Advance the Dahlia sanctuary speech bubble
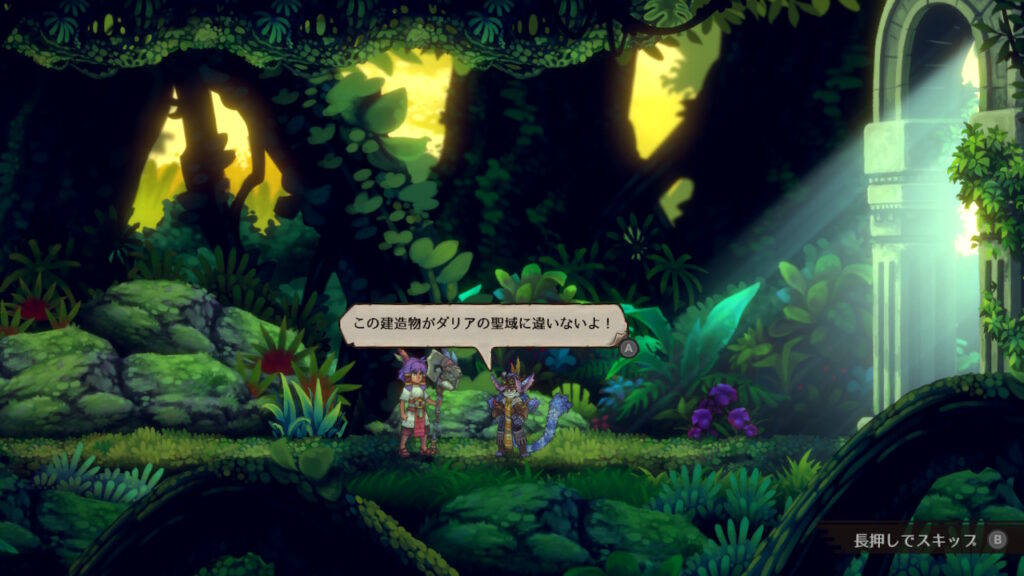 (628, 348)
